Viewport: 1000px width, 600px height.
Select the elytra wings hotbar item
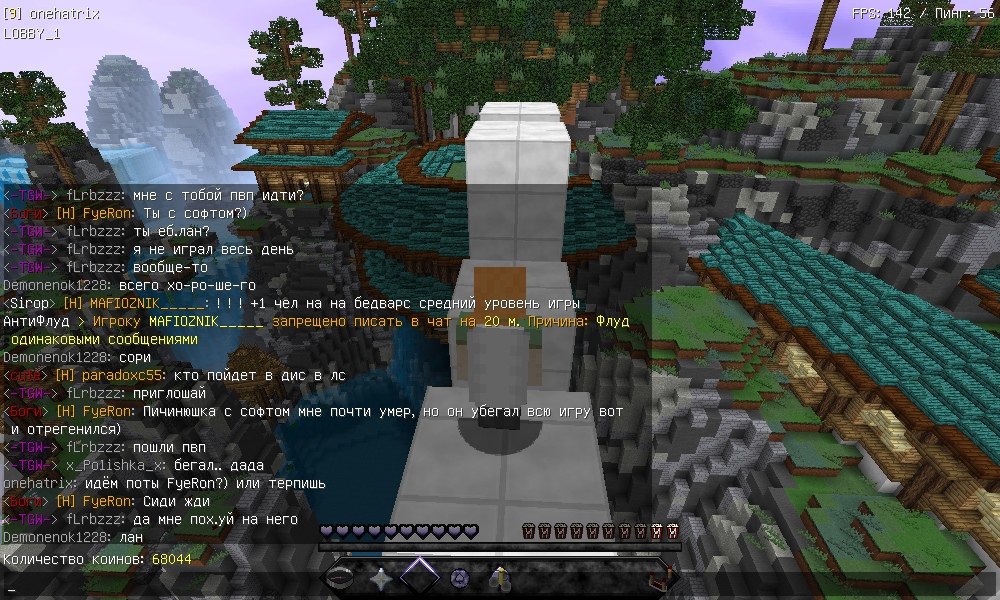pyautogui.click(x=499, y=577)
